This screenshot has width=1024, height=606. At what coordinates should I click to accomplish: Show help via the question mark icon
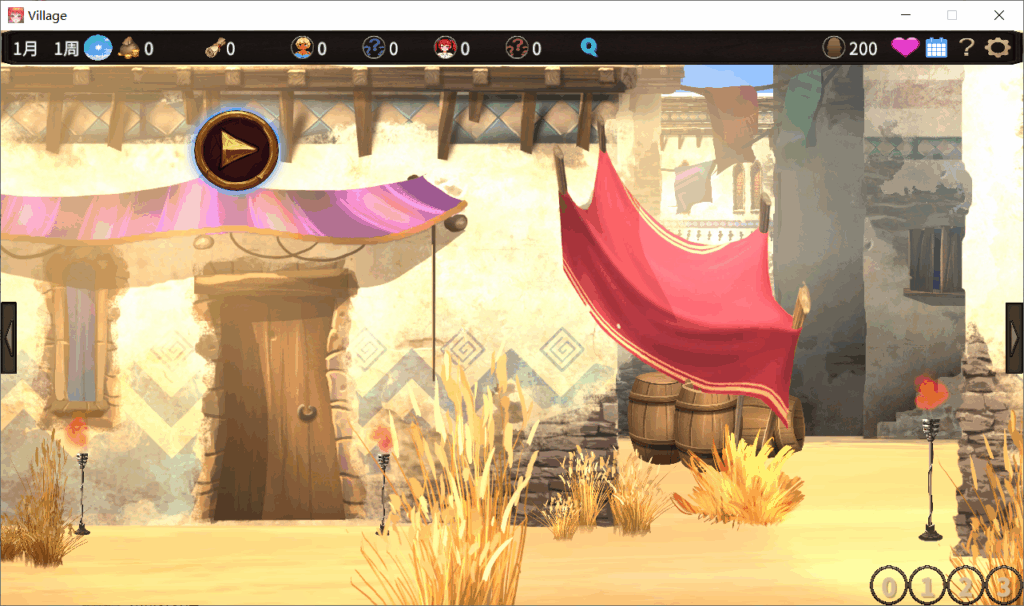tap(966, 47)
